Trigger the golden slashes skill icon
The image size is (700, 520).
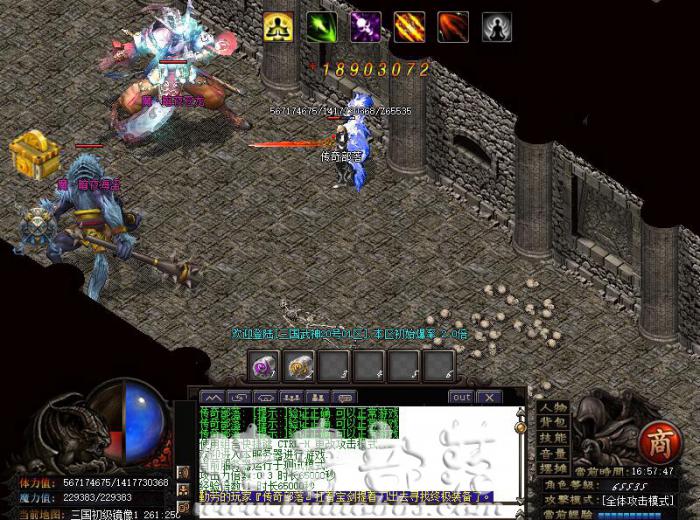coord(409,27)
